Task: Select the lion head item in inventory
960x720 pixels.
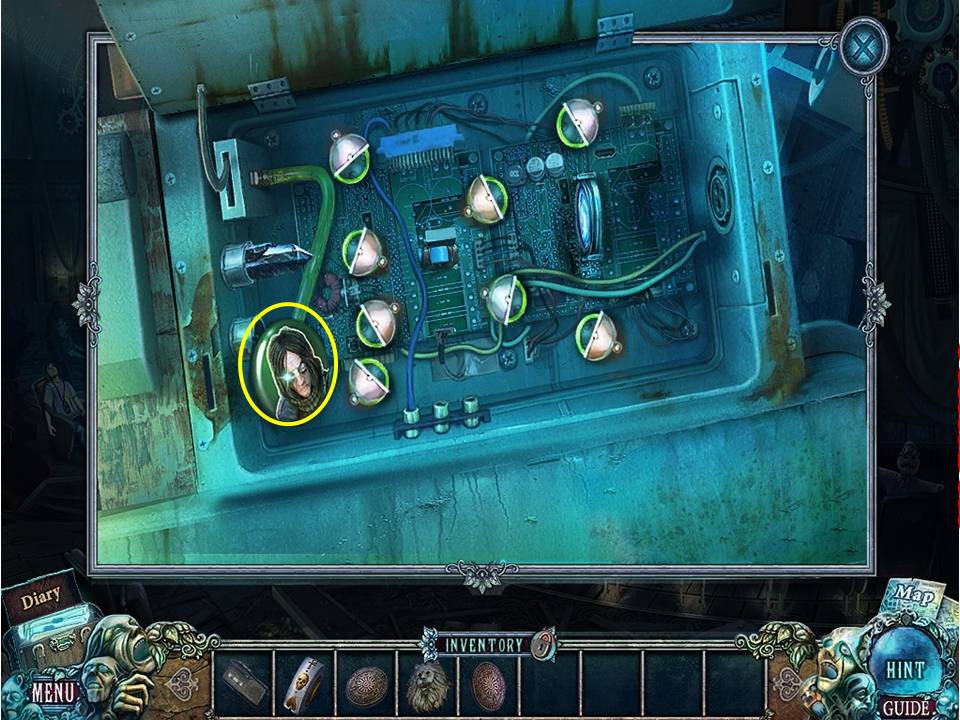Action: click(428, 684)
